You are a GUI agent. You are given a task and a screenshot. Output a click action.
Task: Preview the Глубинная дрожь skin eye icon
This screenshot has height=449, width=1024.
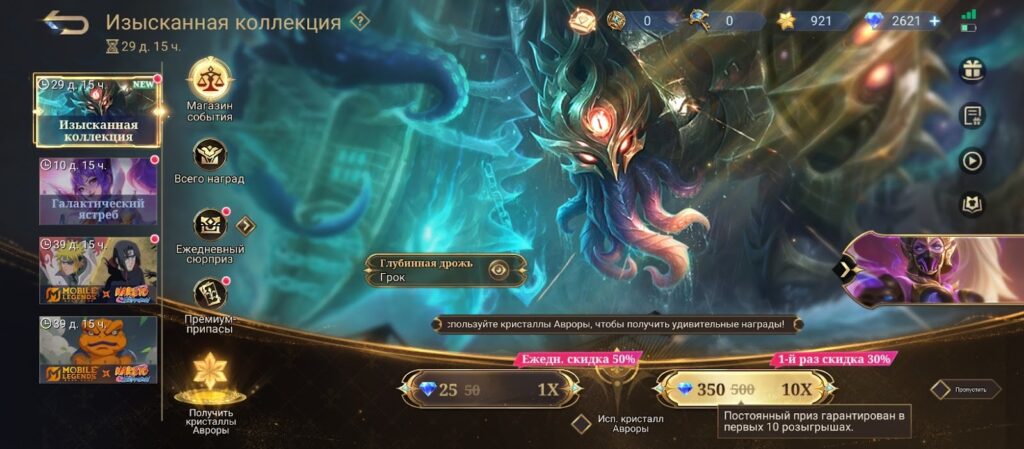pos(497,268)
